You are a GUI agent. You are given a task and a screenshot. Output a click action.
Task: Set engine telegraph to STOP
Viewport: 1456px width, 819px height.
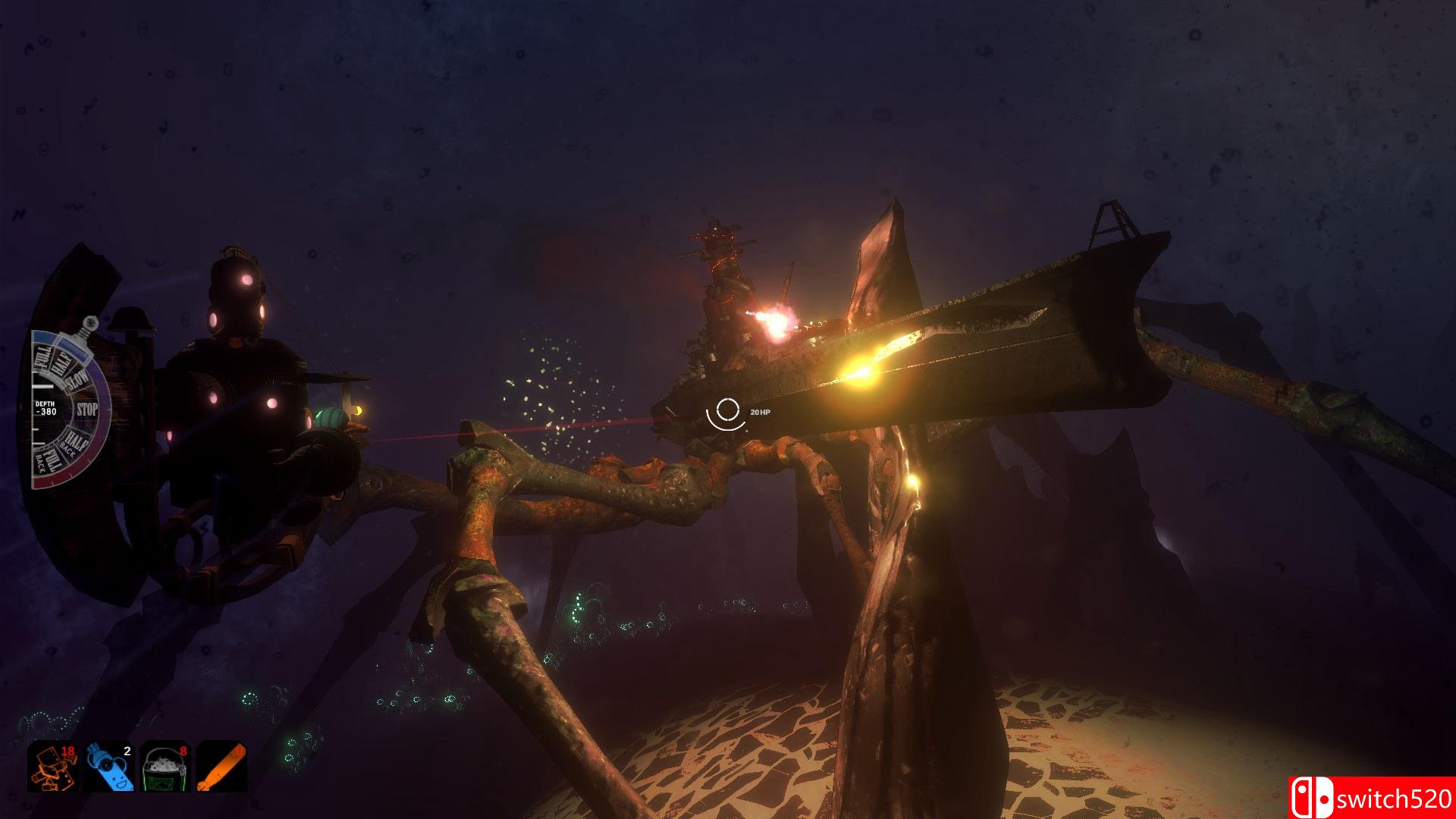(x=87, y=409)
